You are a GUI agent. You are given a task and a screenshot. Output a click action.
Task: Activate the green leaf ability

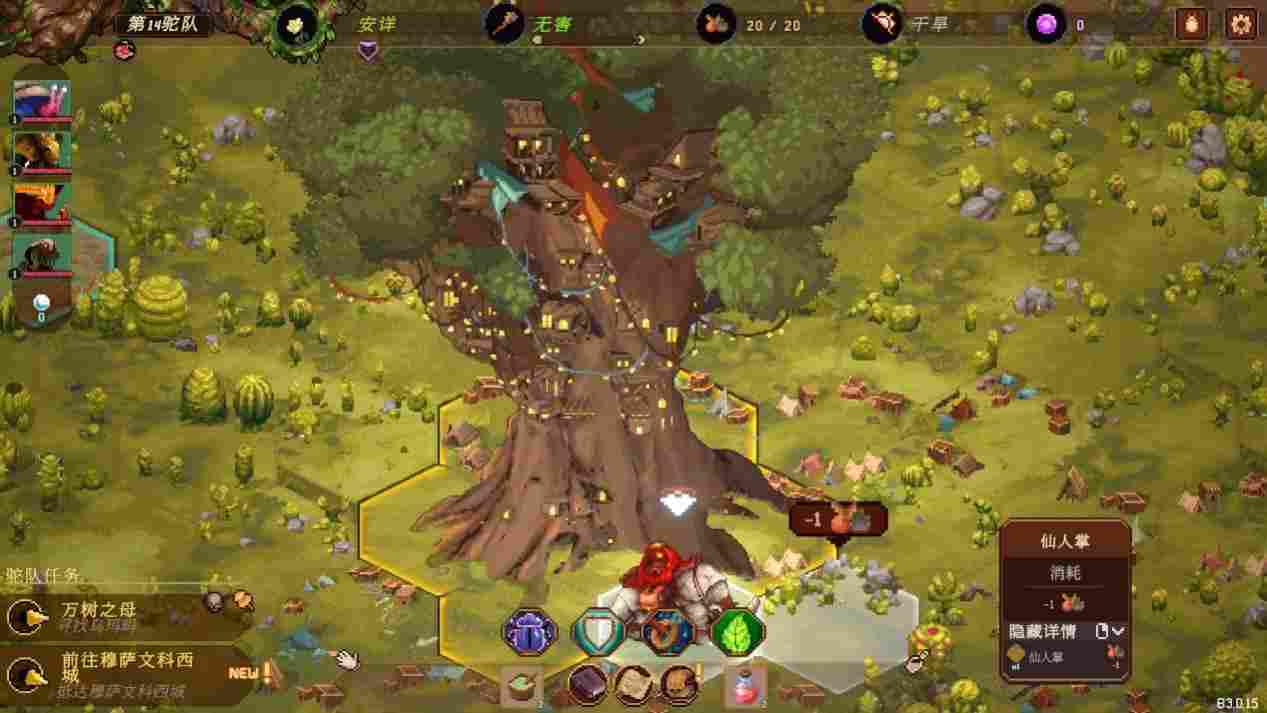click(738, 632)
